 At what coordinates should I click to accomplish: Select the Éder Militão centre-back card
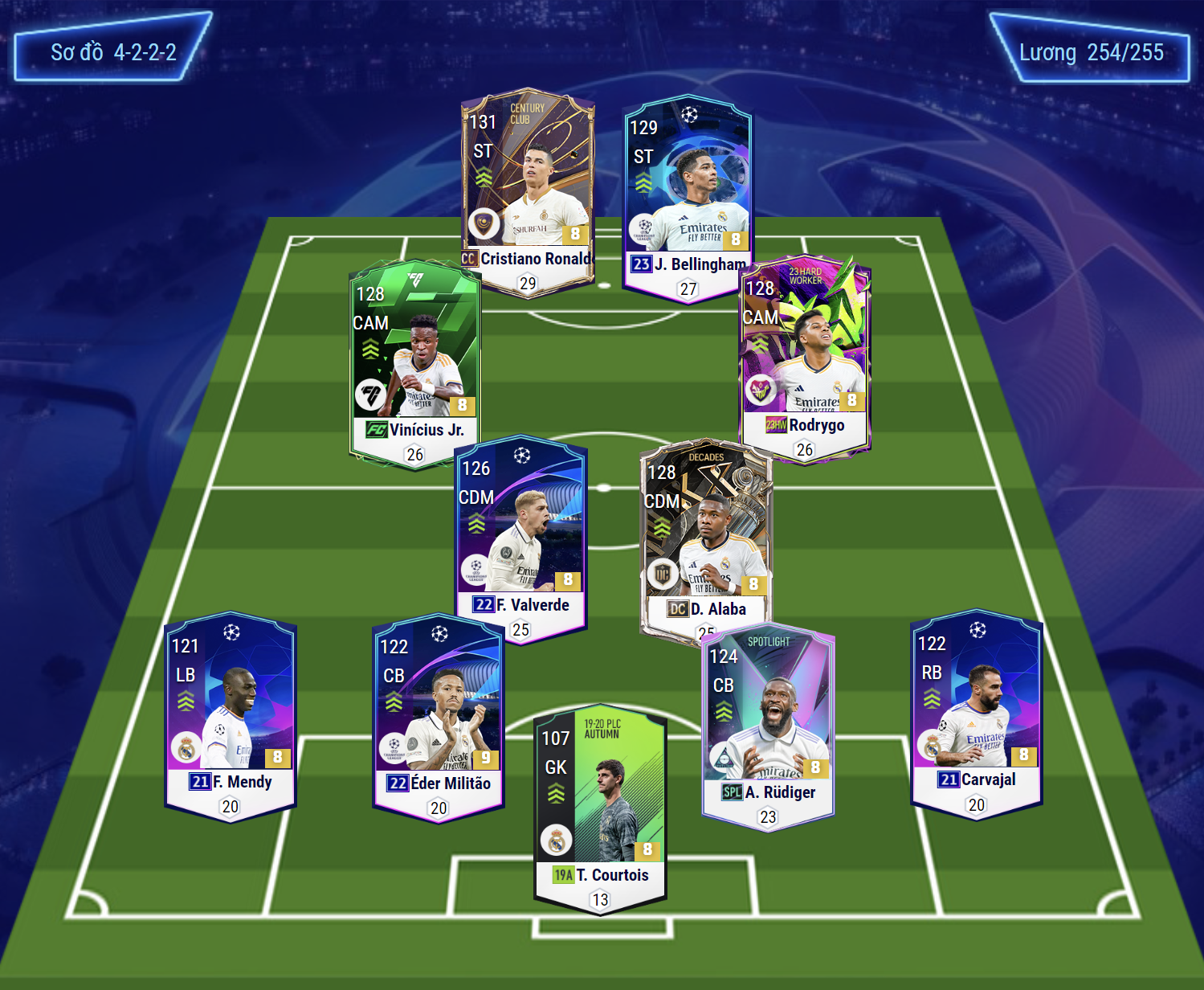(439, 715)
